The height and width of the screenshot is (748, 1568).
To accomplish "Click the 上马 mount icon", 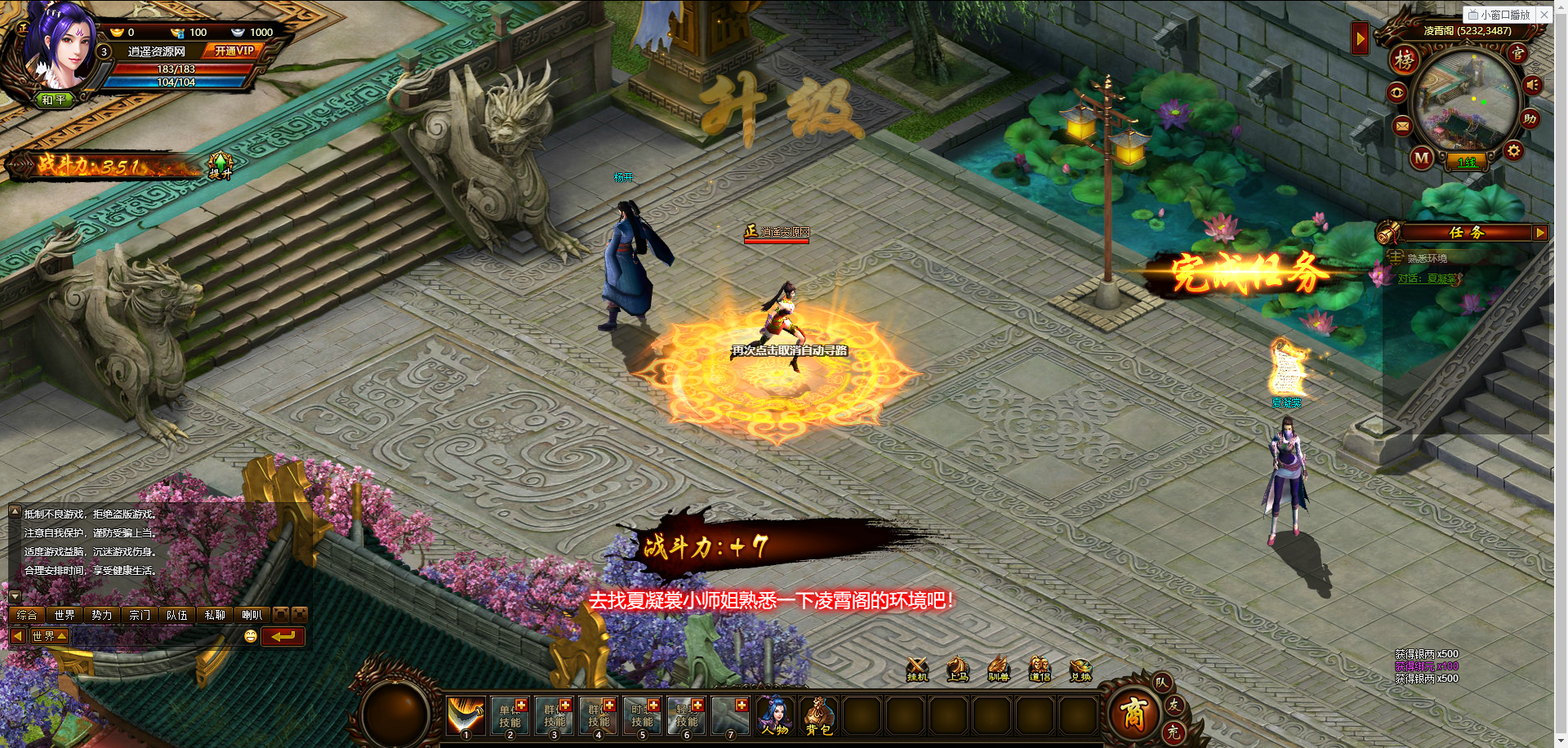I will 956,669.
